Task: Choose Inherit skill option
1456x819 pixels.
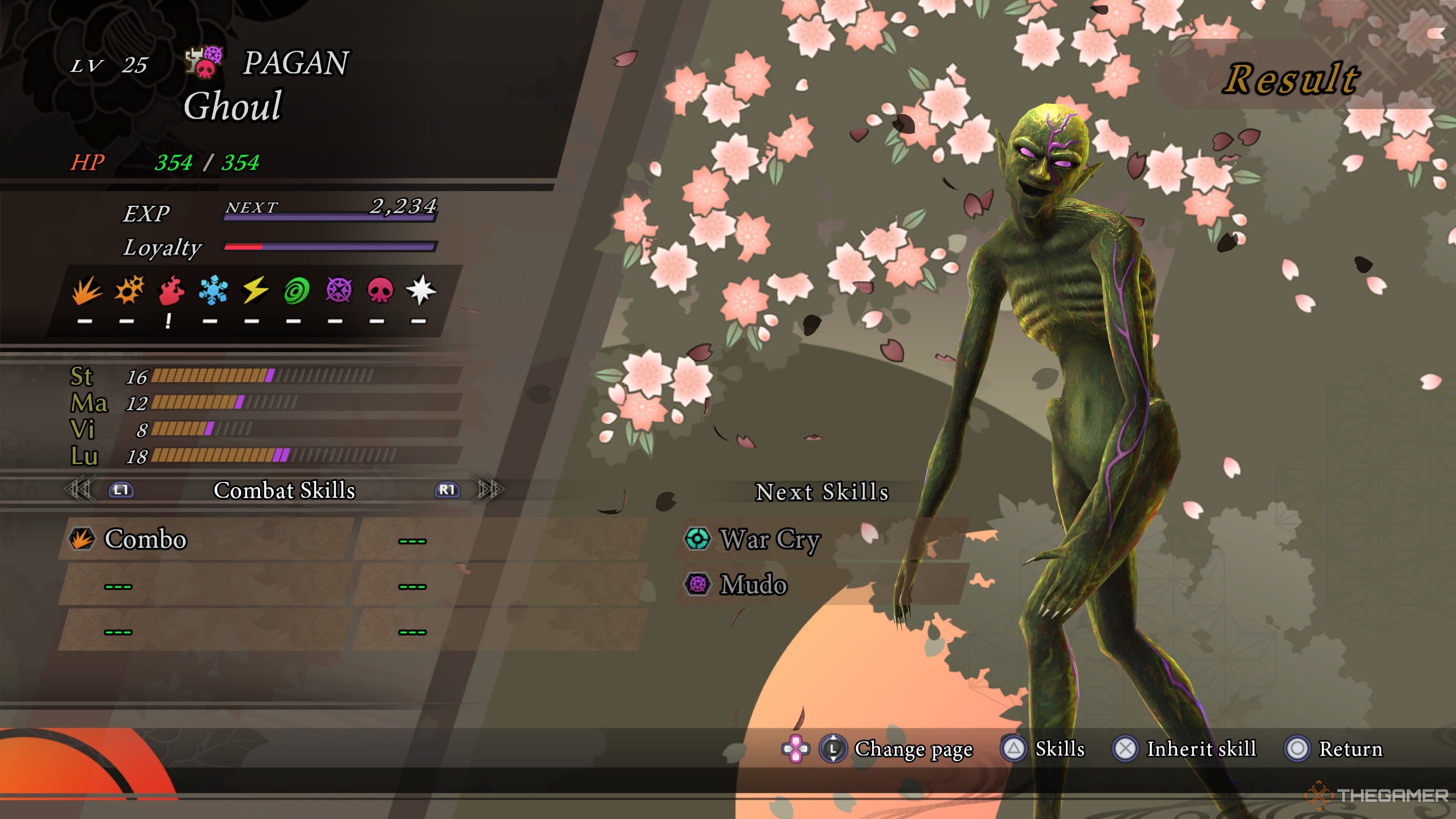Action: point(1200,749)
